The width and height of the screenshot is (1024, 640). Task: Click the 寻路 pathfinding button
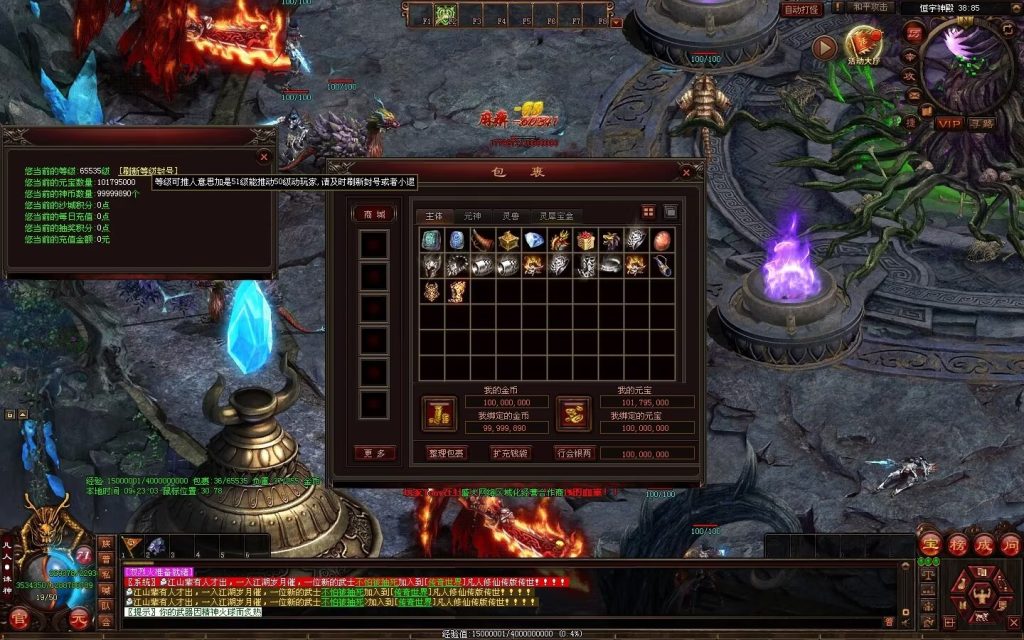(x=981, y=123)
